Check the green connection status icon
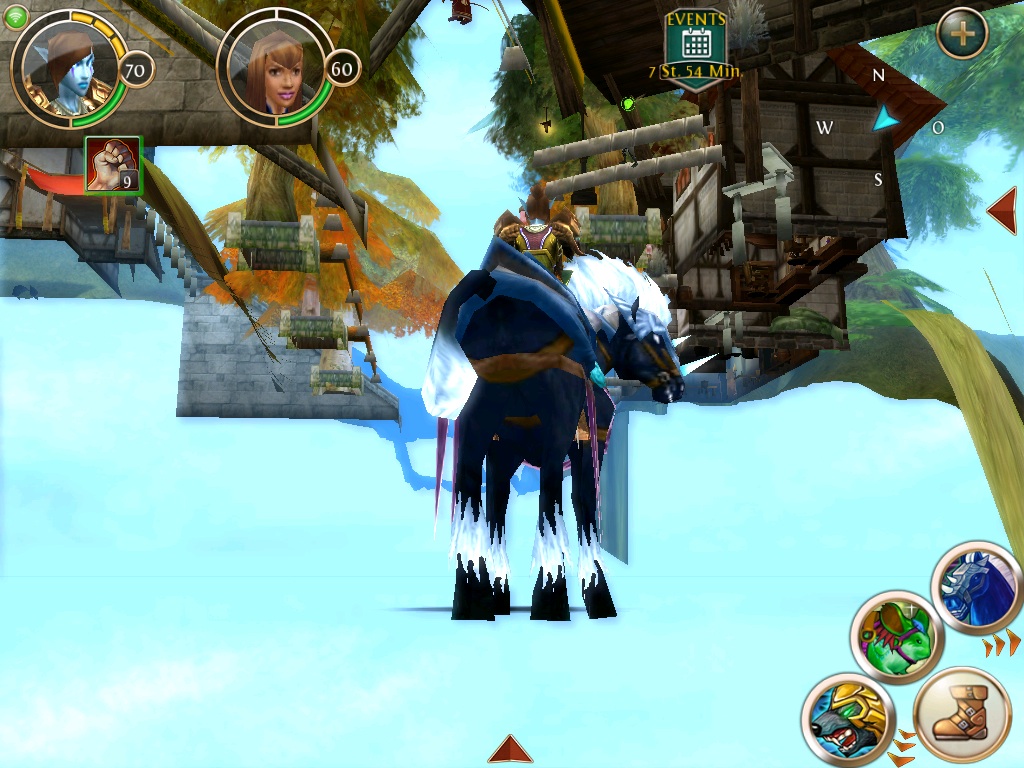The image size is (1024, 768). pyautogui.click(x=16, y=17)
